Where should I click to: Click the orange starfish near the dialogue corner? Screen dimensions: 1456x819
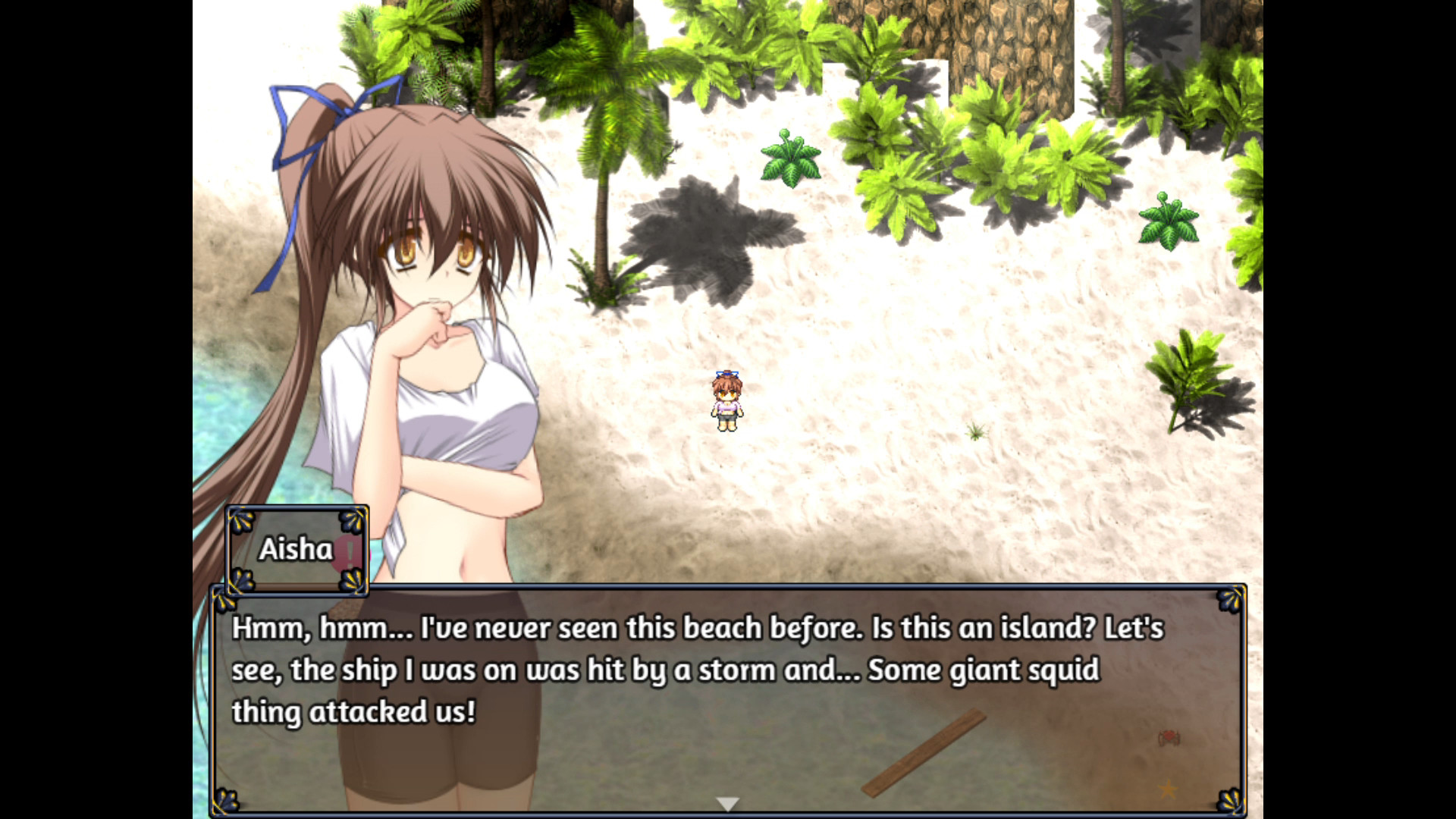(x=1167, y=792)
